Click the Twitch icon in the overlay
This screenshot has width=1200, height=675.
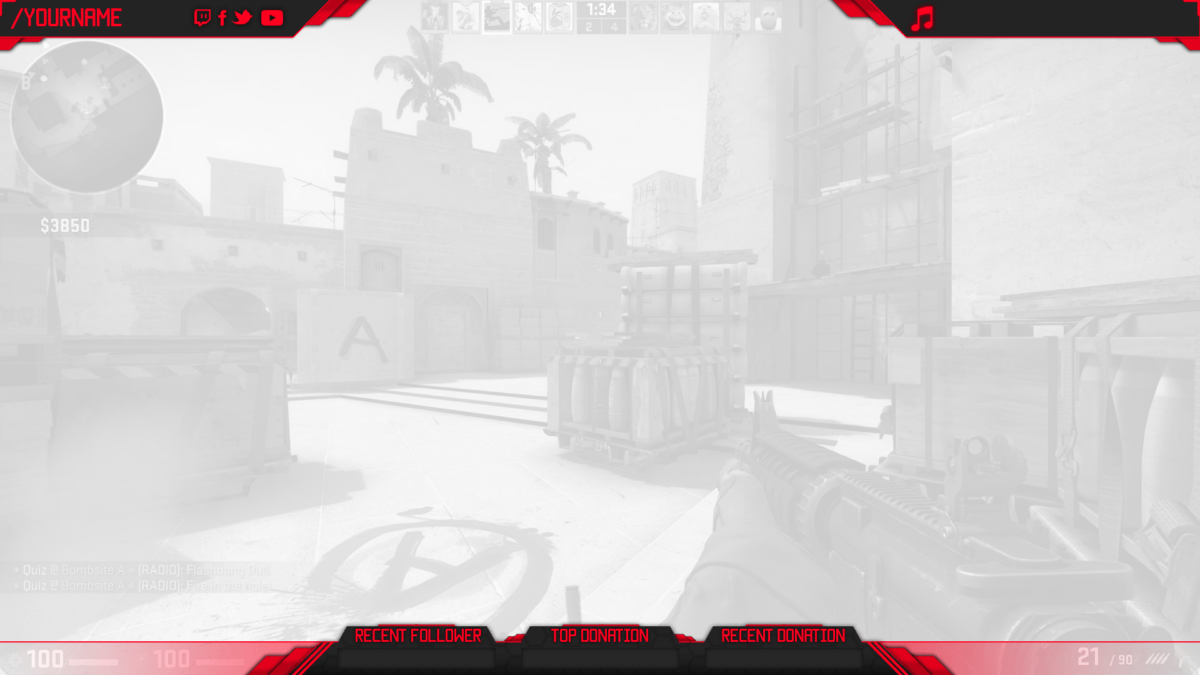[202, 18]
